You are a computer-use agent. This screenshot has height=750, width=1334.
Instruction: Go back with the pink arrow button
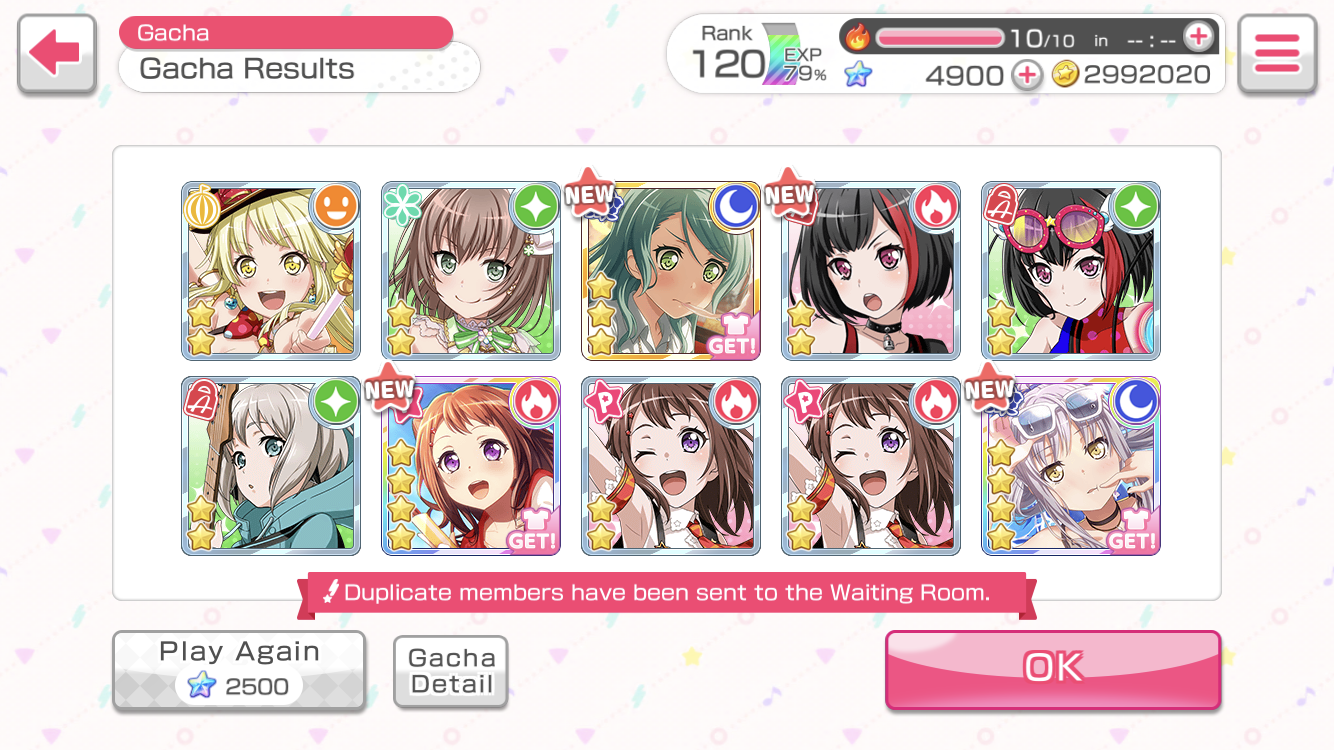[56, 54]
